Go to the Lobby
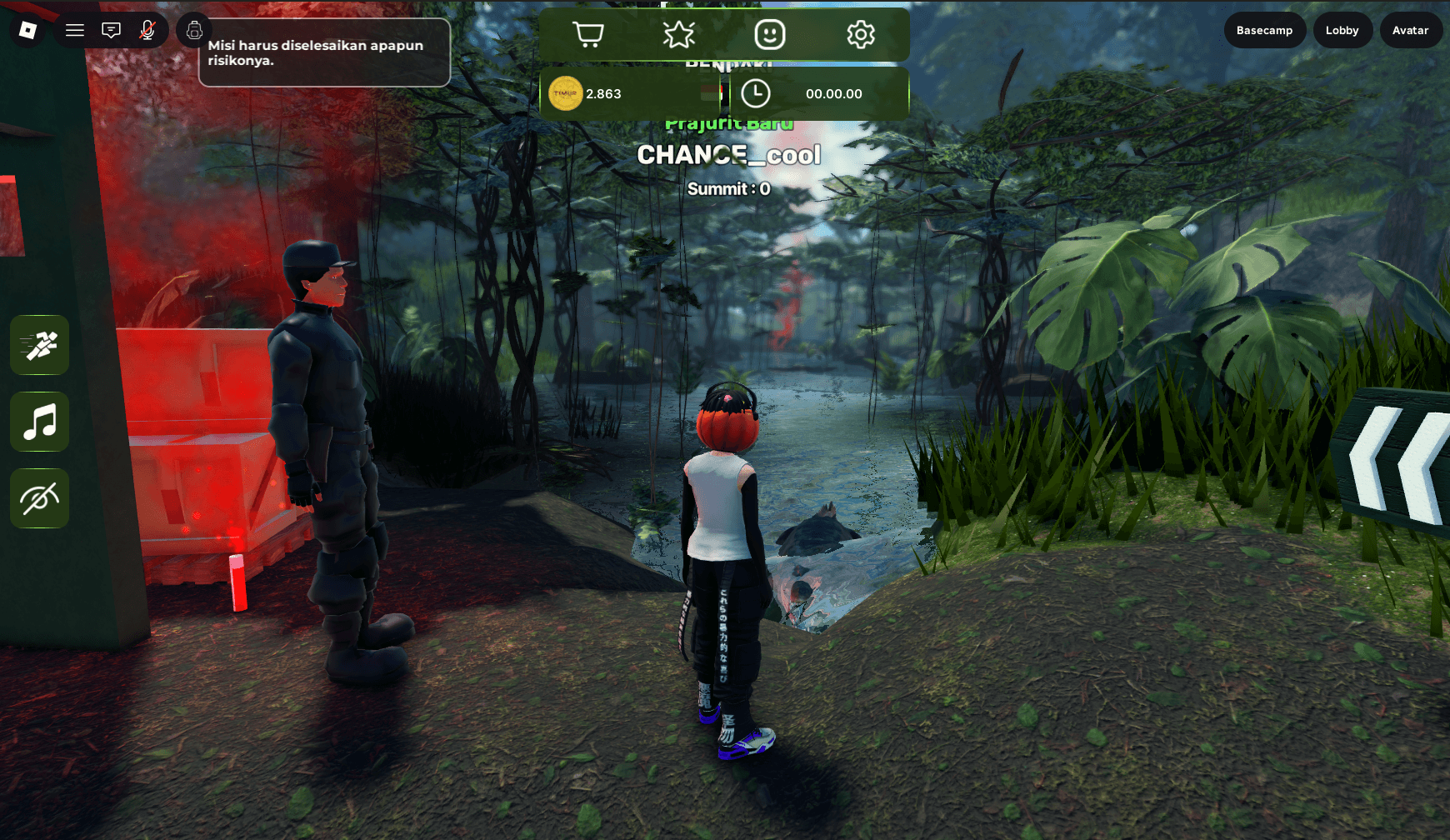Screen dimensions: 1450x840 pyautogui.click(x=1342, y=30)
